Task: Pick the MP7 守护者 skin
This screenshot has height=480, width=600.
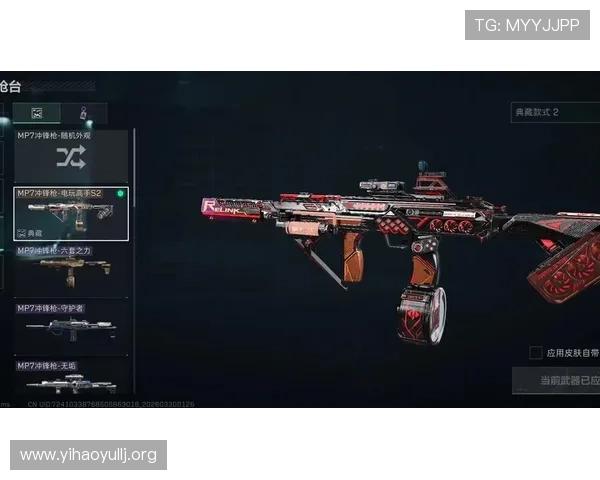Action: click(x=71, y=329)
